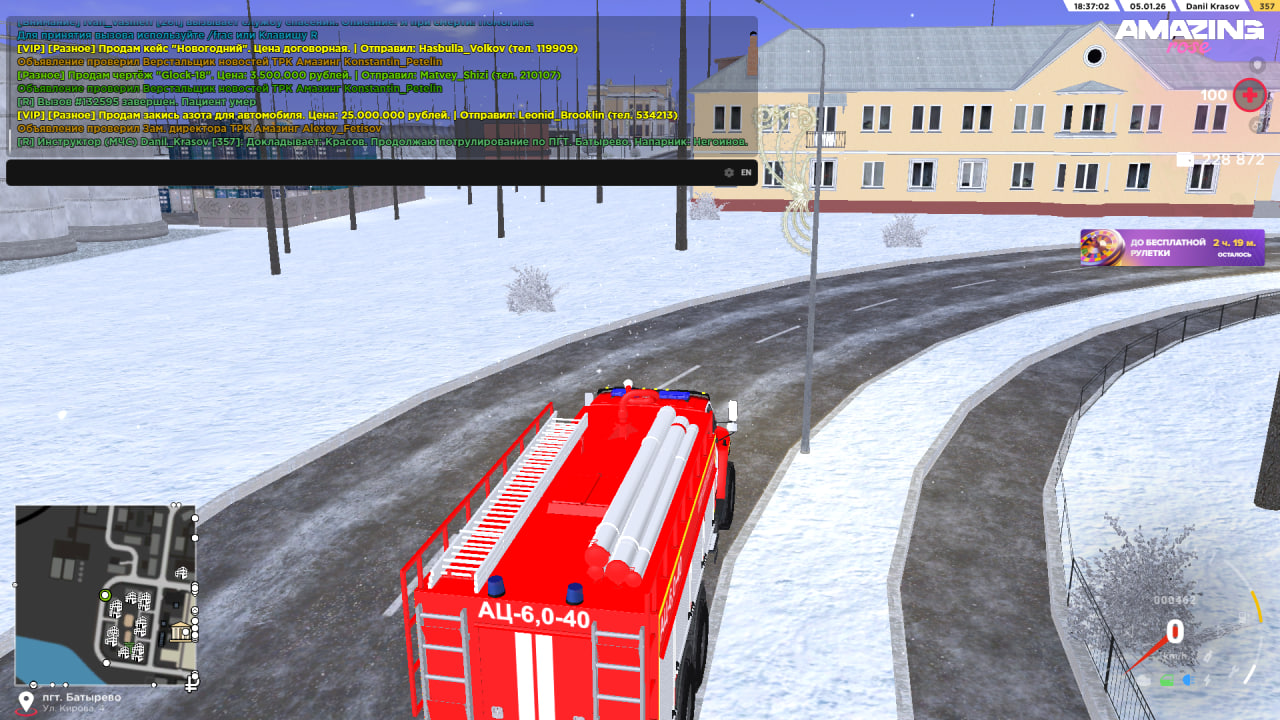Open the free roulette timer banner
1280x720 pixels.
point(1172,247)
